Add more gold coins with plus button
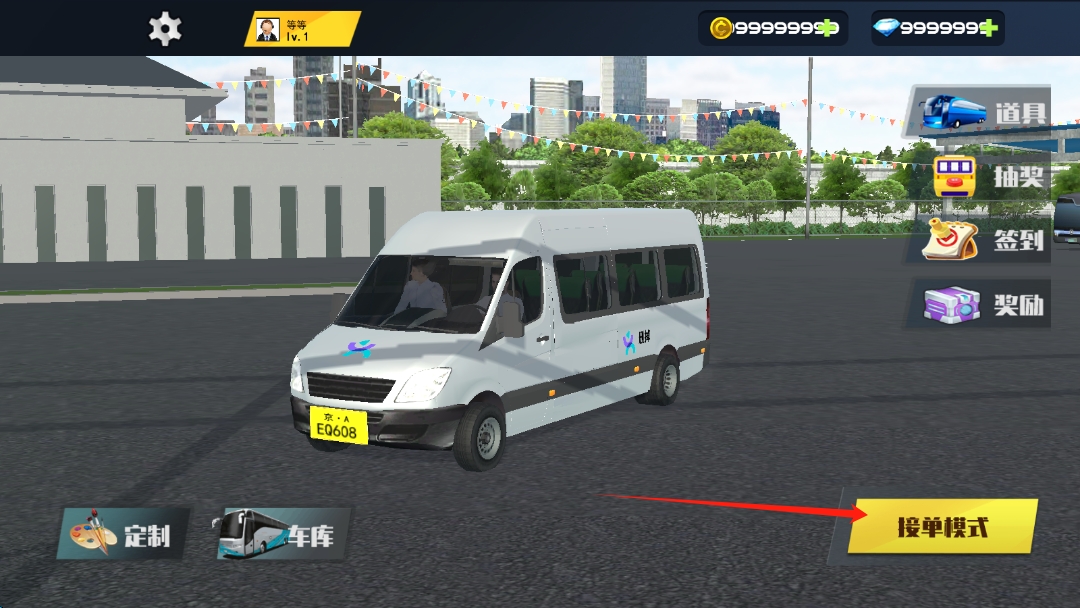1080x608 pixels. [x=828, y=28]
